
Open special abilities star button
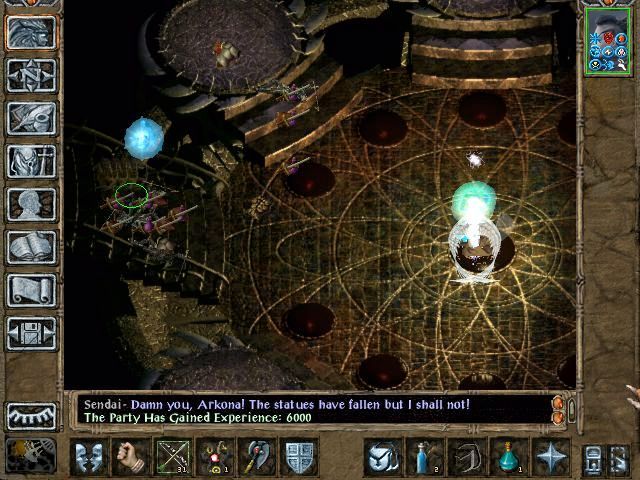[551, 456]
